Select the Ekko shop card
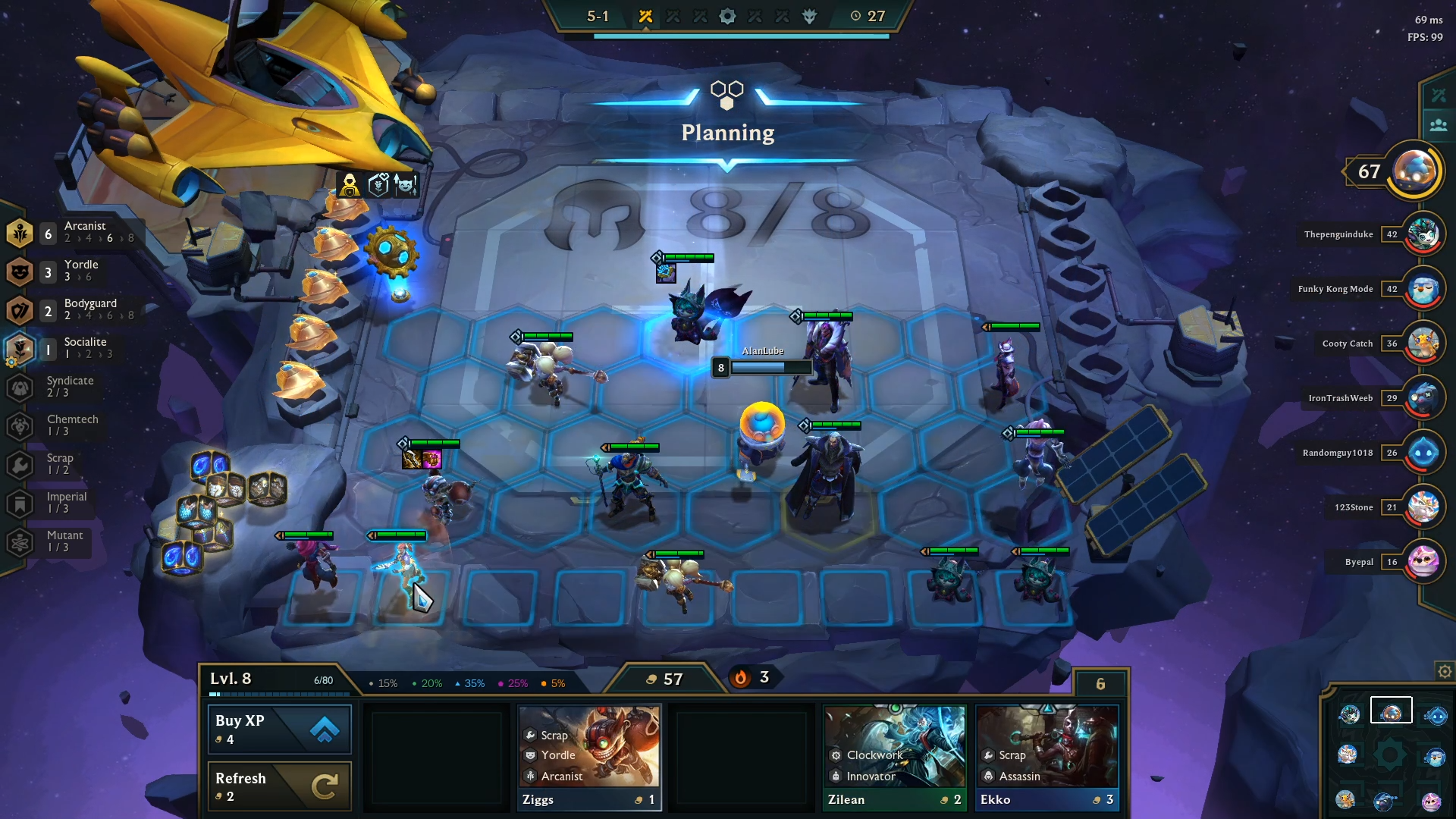Viewport: 1456px width, 819px height. (1047, 758)
